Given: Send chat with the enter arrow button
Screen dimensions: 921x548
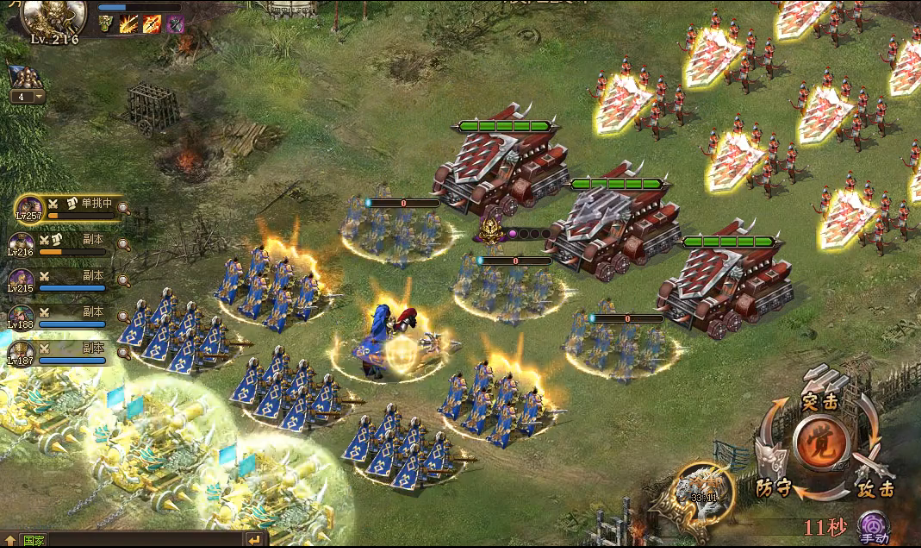Looking at the screenshot, I should pos(255,540).
